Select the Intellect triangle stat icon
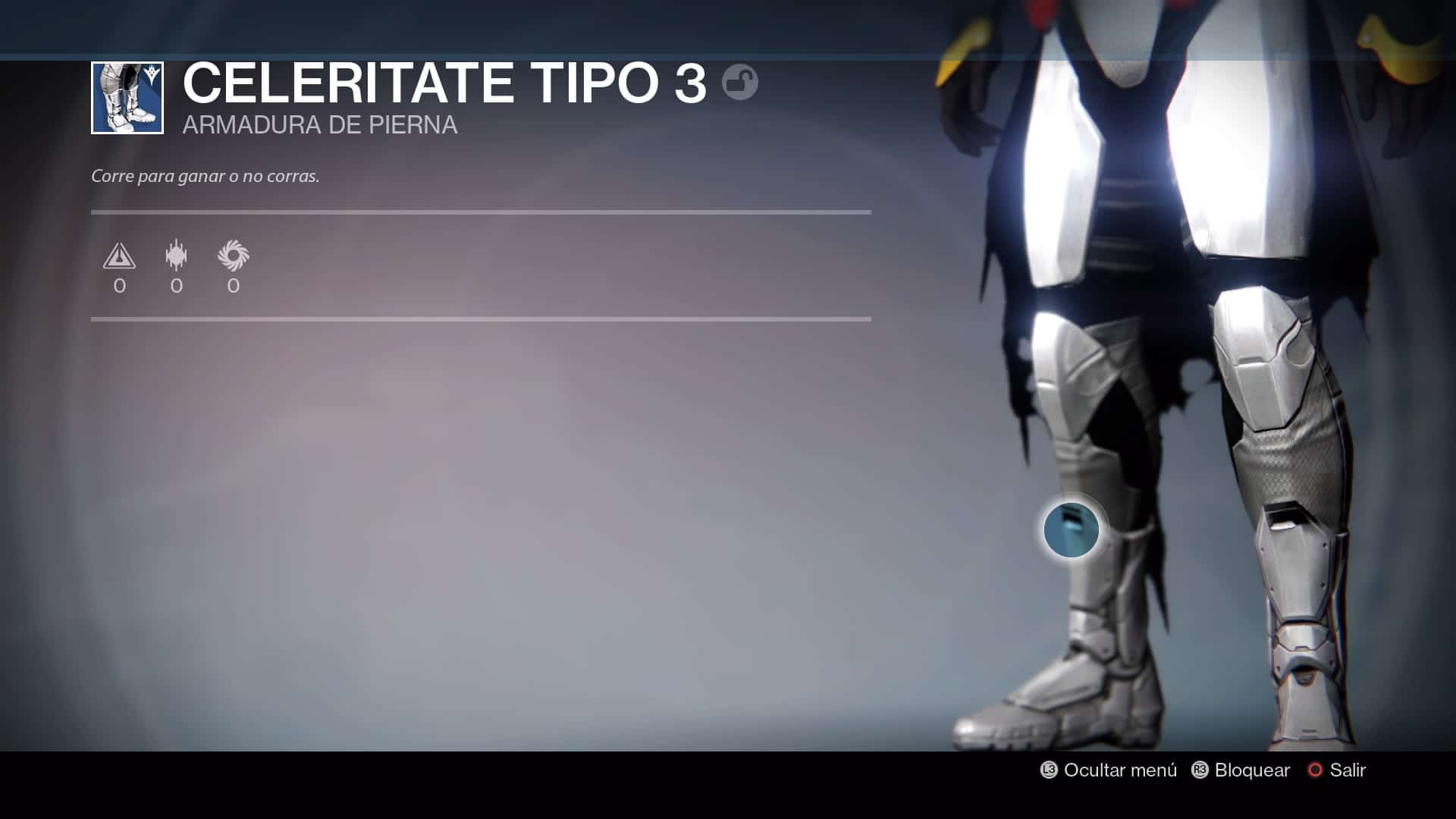The image size is (1456, 819). point(119,256)
